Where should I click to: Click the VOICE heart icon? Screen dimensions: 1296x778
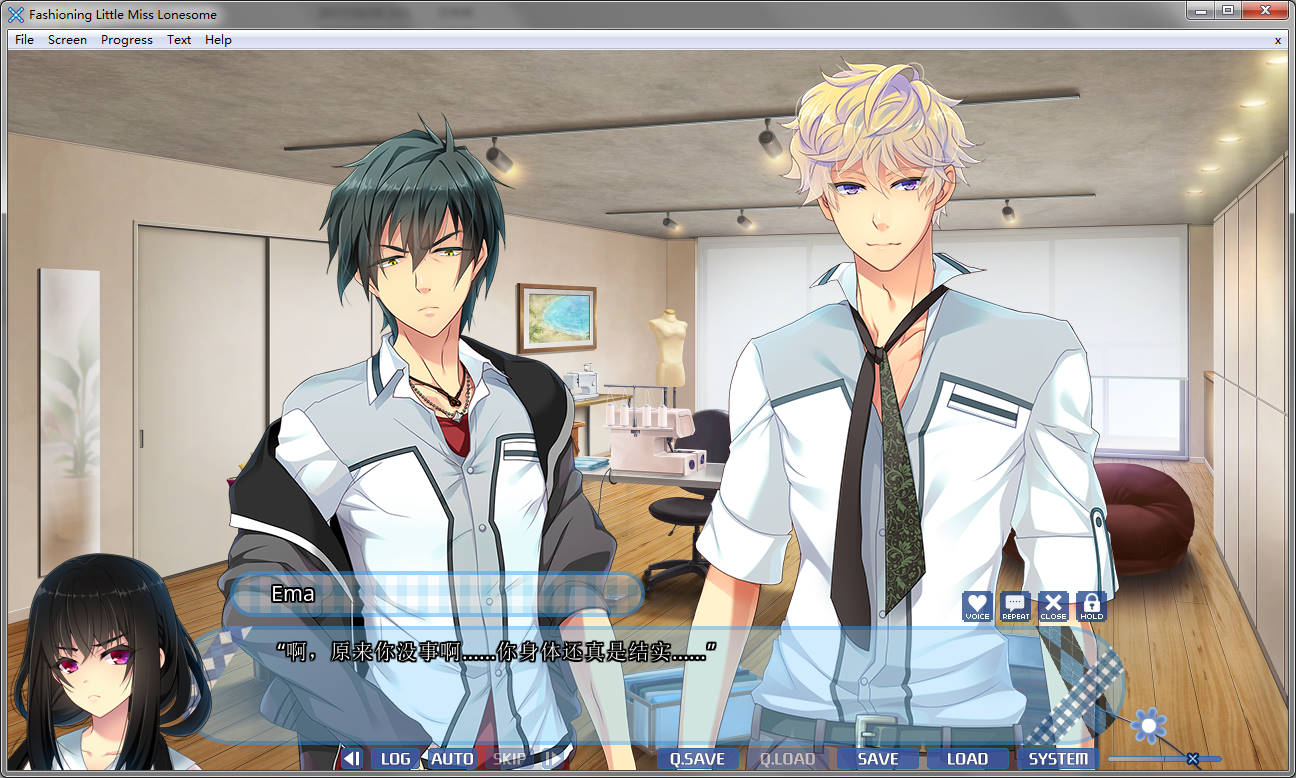click(x=977, y=606)
